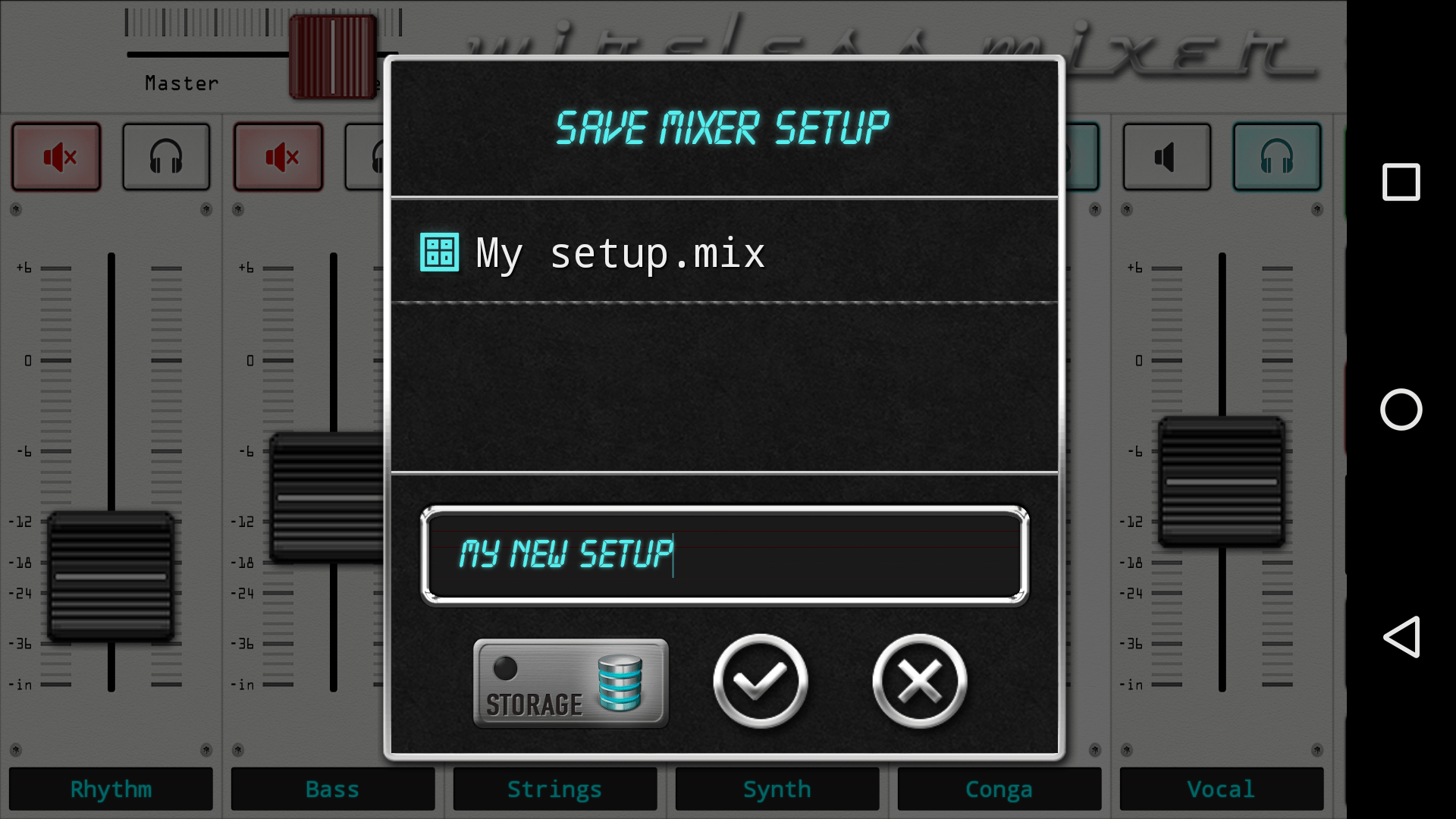Click the Storage database icon in the dialog
Screen dimensions: 1456x819
620,681
